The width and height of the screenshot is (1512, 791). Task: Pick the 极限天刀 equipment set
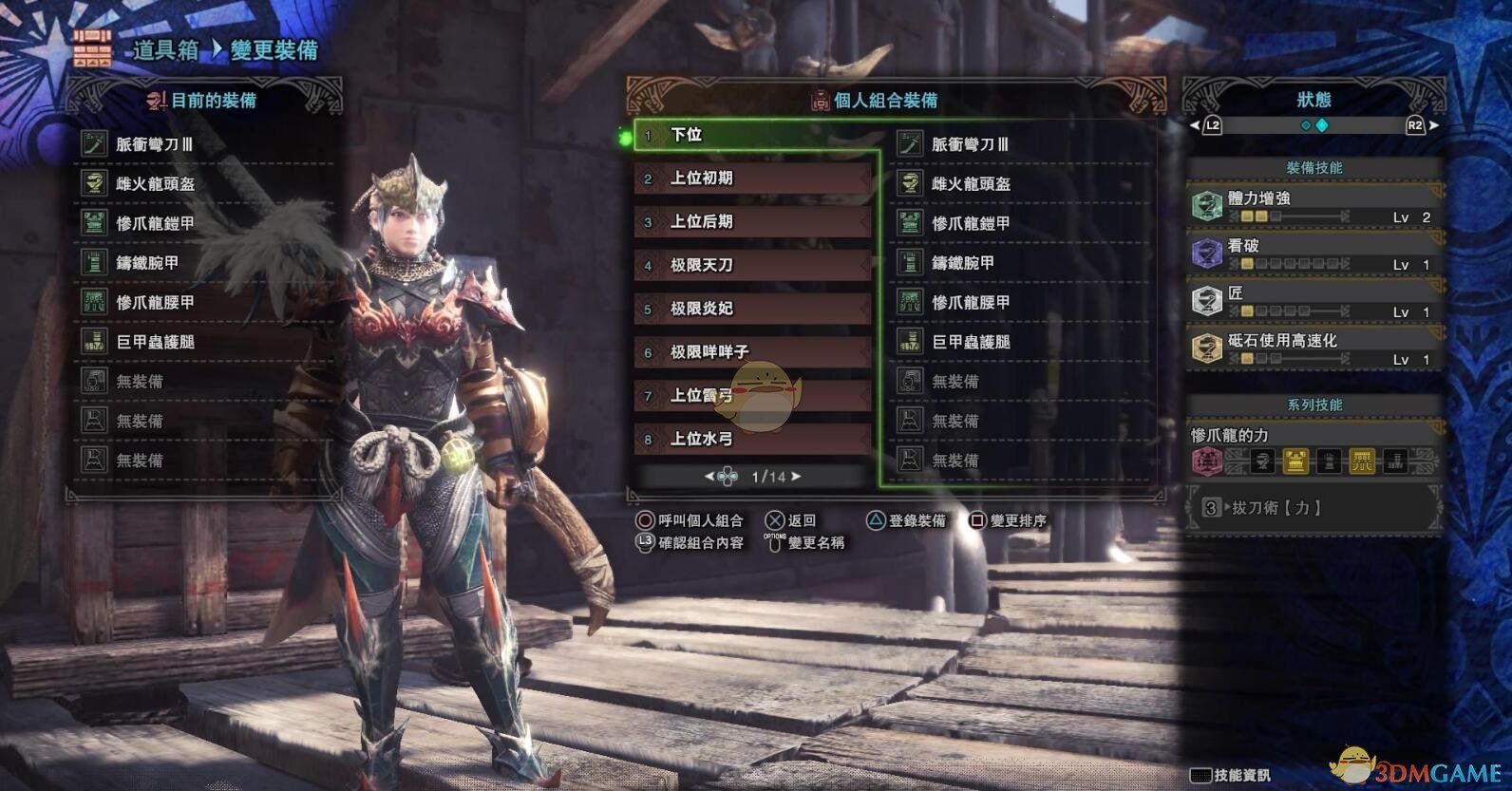752,266
